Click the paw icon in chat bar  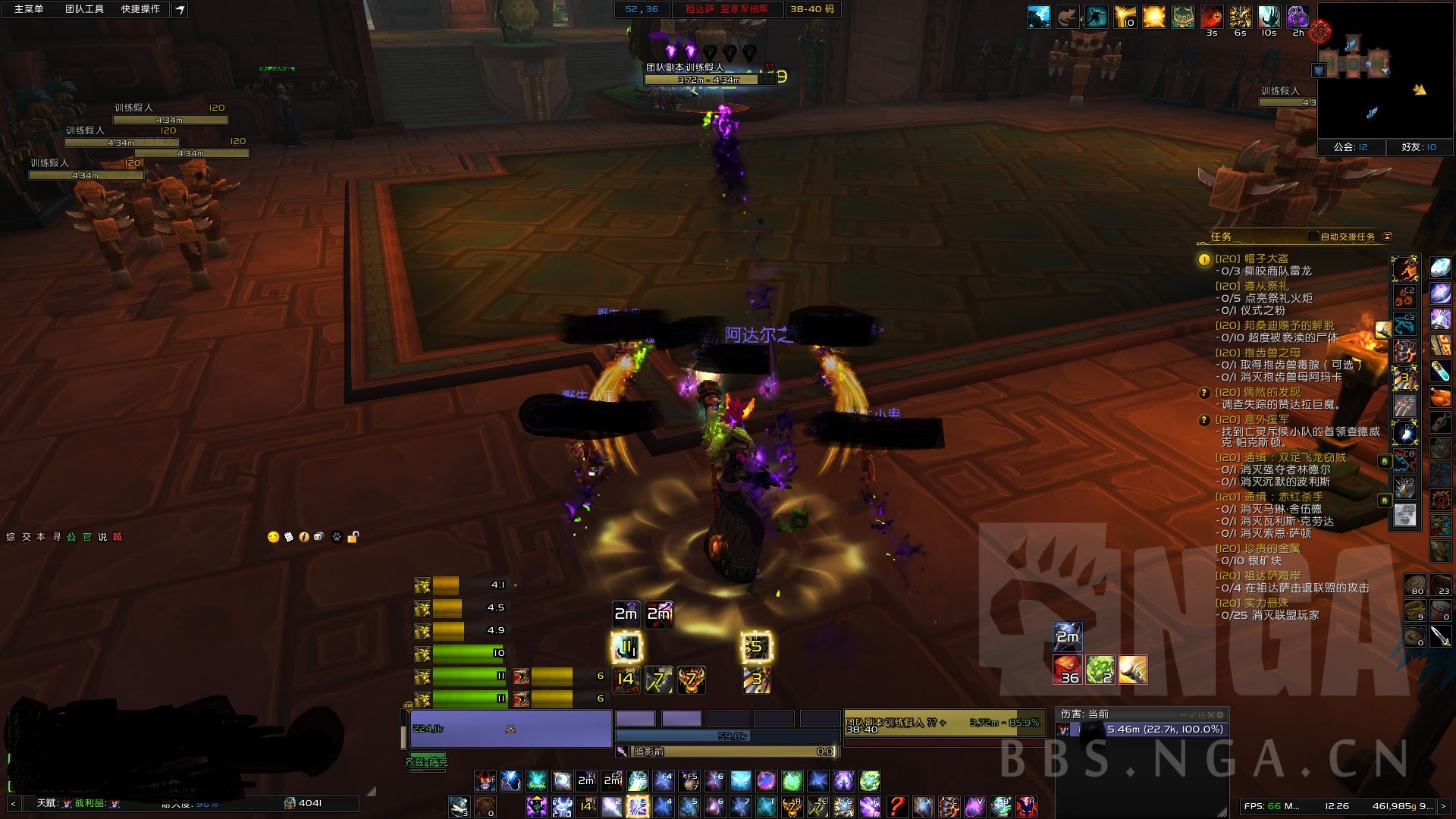coord(336,536)
